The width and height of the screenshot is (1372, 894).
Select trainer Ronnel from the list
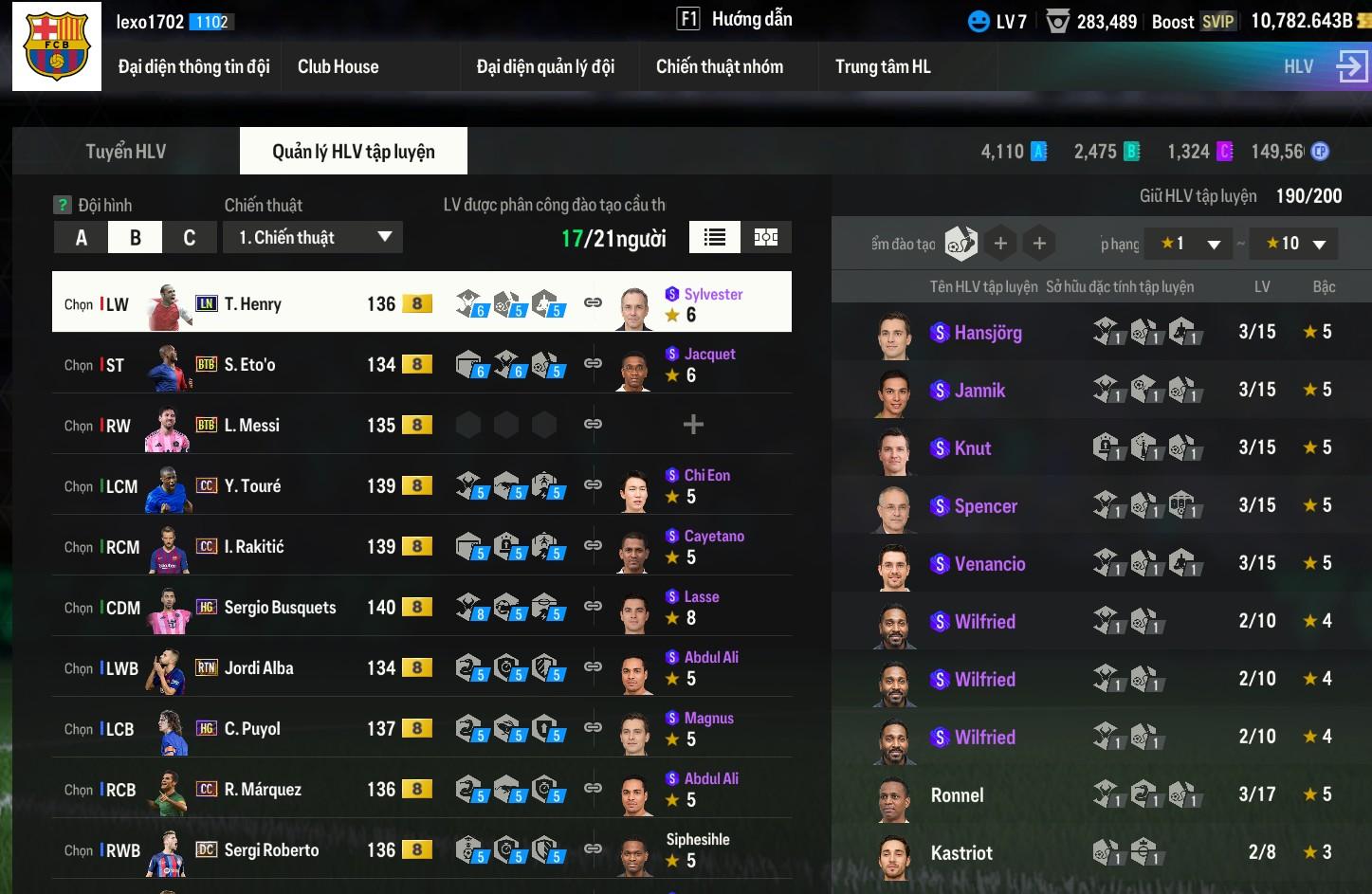pyautogui.click(x=957, y=795)
